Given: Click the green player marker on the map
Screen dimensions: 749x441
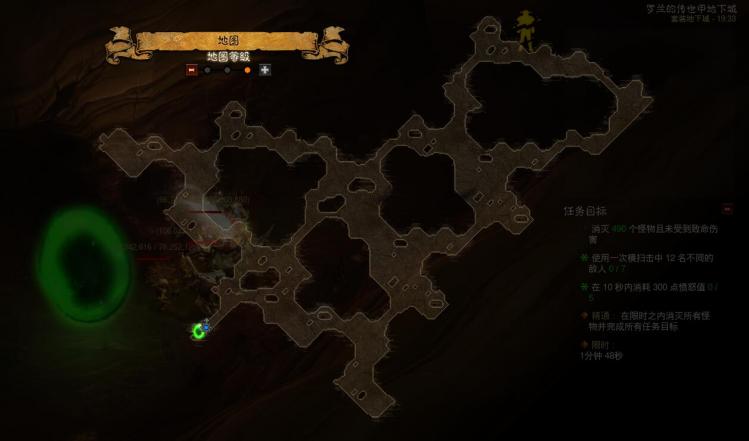Looking at the screenshot, I should [x=200, y=330].
